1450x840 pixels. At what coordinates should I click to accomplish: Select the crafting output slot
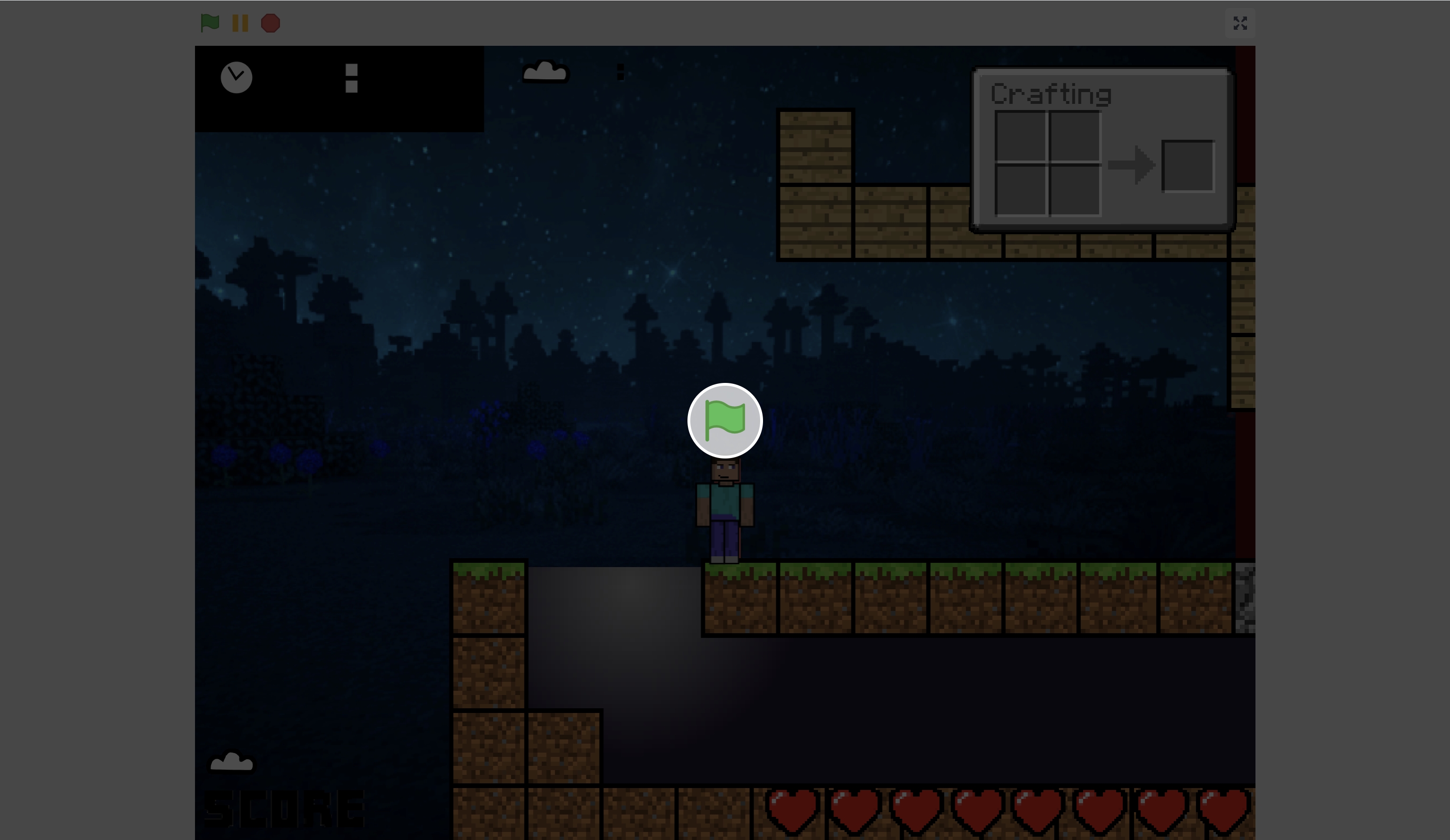click(1187, 166)
